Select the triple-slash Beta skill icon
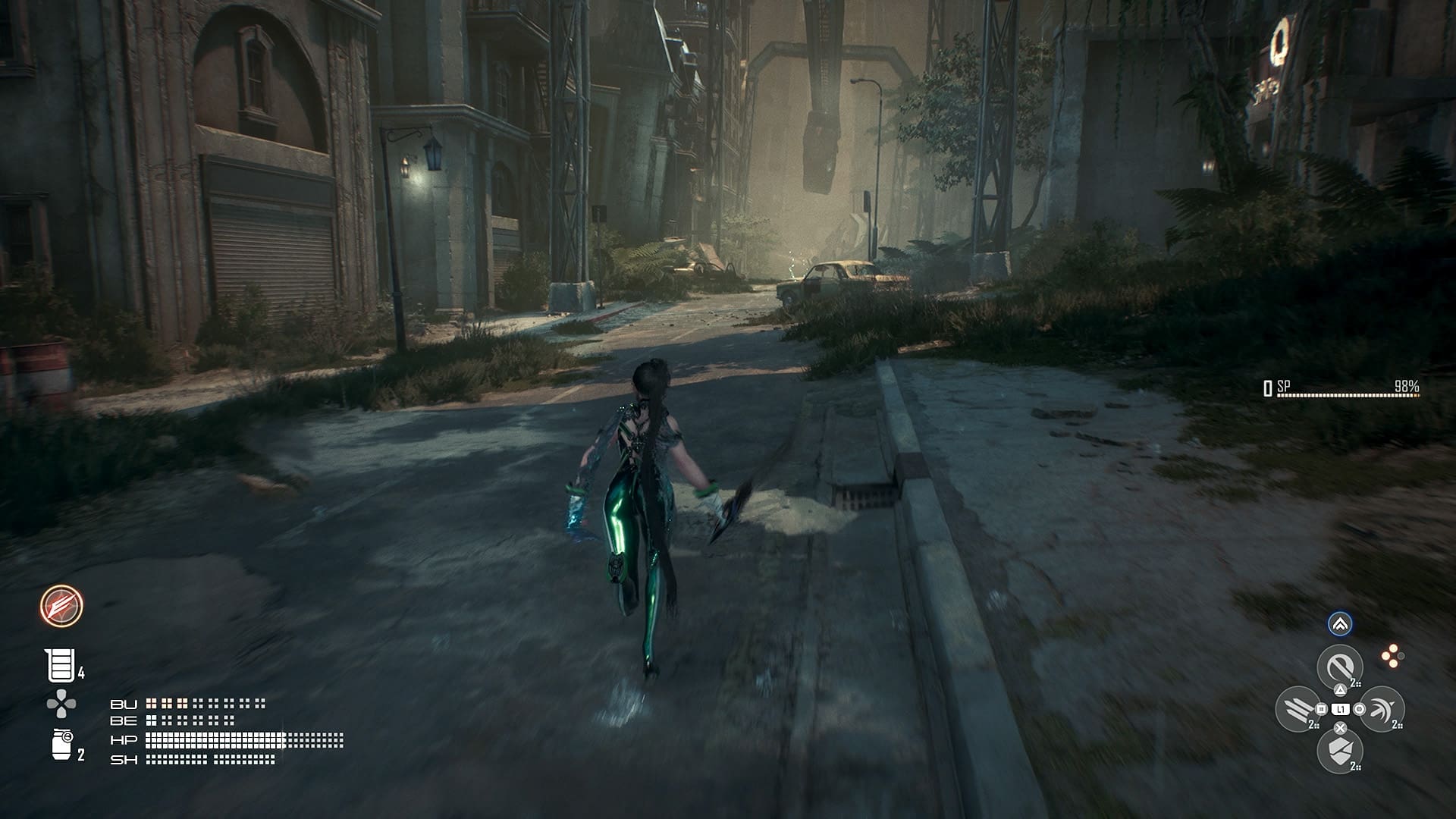The image size is (1456, 819). pos(1298,709)
